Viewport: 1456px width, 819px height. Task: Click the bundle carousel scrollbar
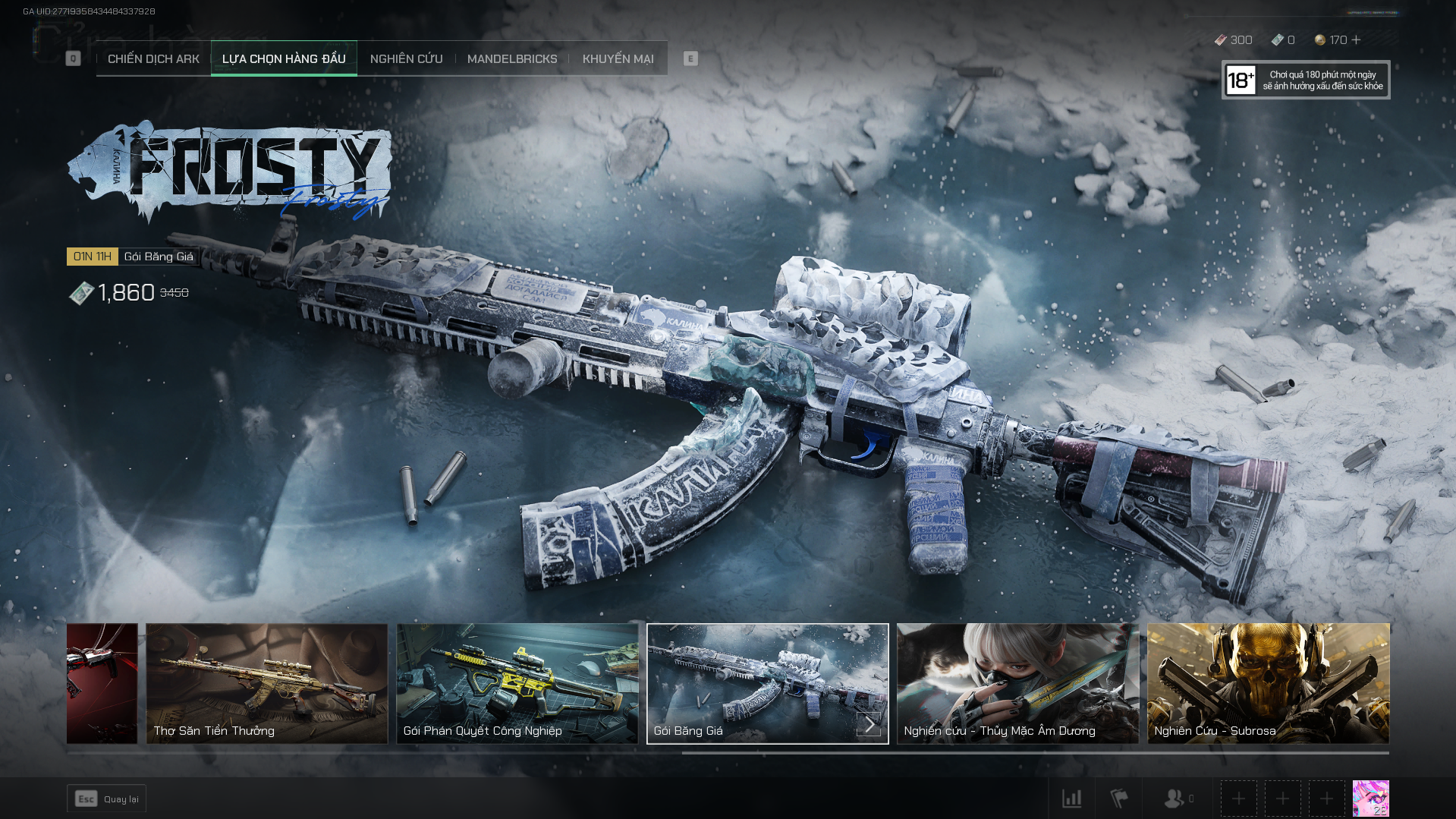(x=1035, y=753)
